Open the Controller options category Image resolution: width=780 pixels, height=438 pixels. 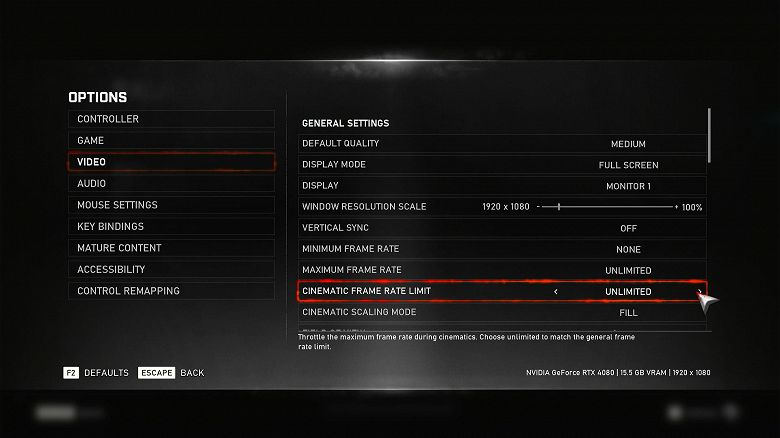171,119
